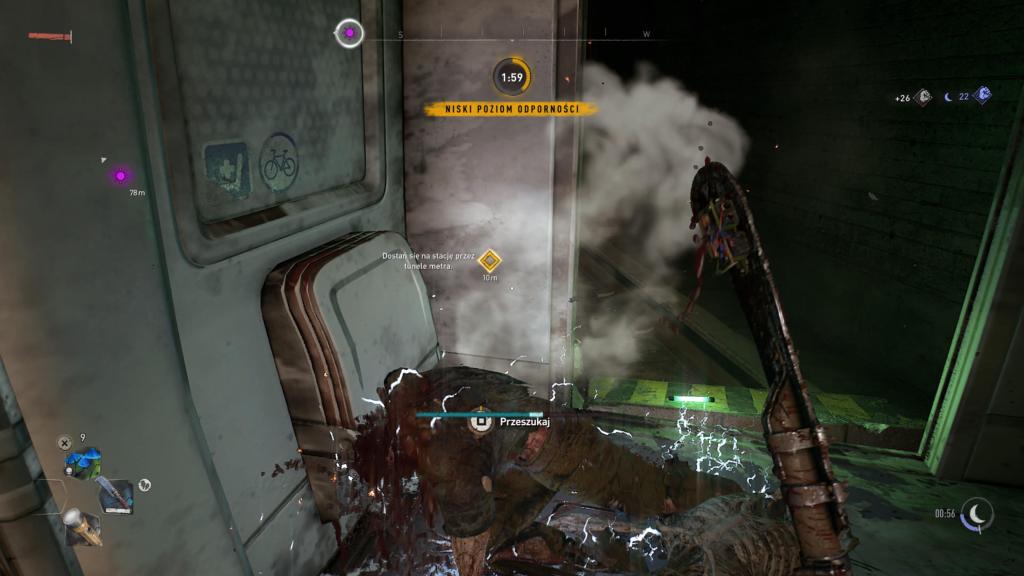Image resolution: width=1024 pixels, height=576 pixels.
Task: Choose the equipped bat weapon slot
Action: [x=115, y=493]
